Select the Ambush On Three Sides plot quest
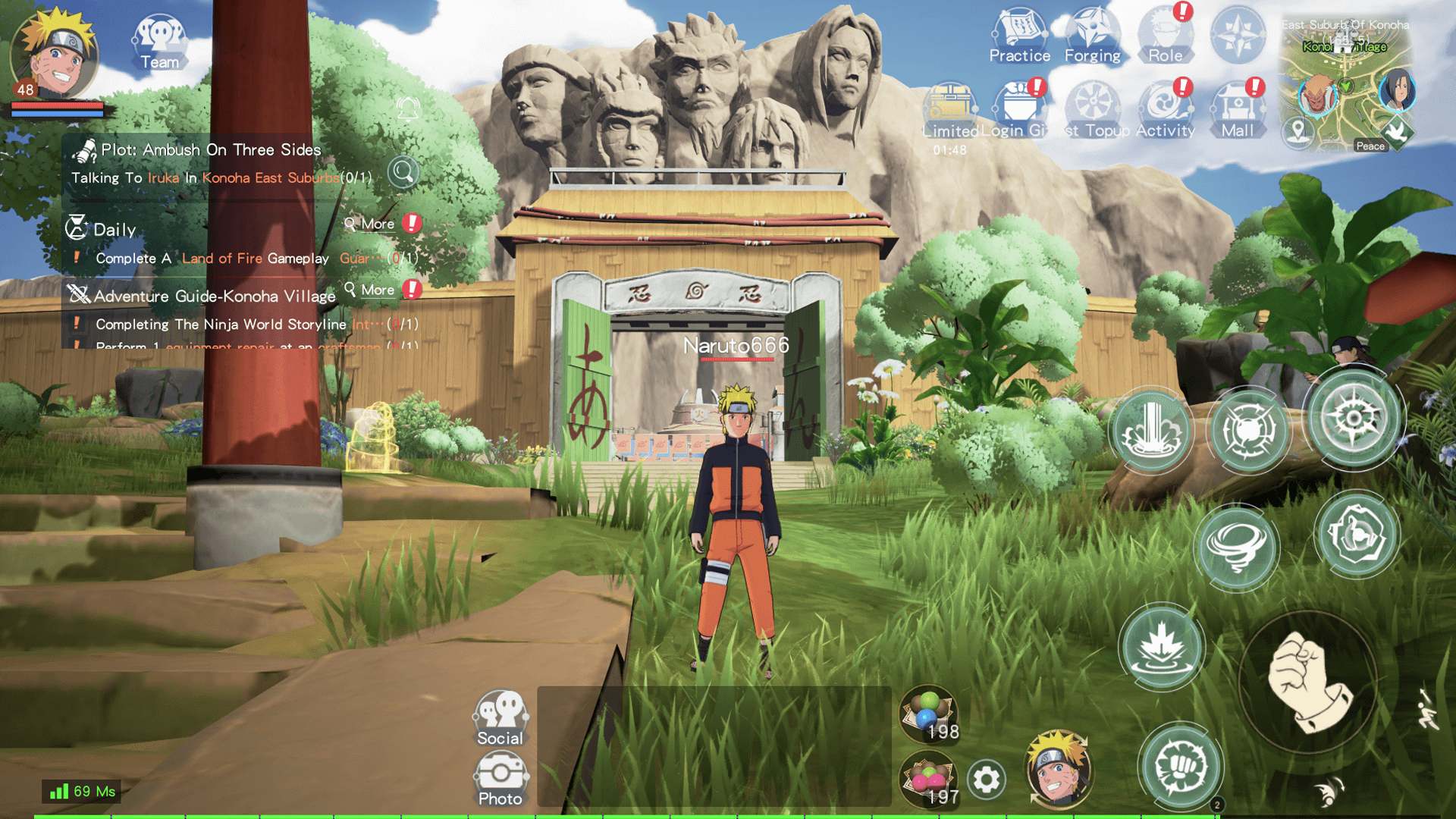This screenshot has width=1456, height=819. coord(211,150)
